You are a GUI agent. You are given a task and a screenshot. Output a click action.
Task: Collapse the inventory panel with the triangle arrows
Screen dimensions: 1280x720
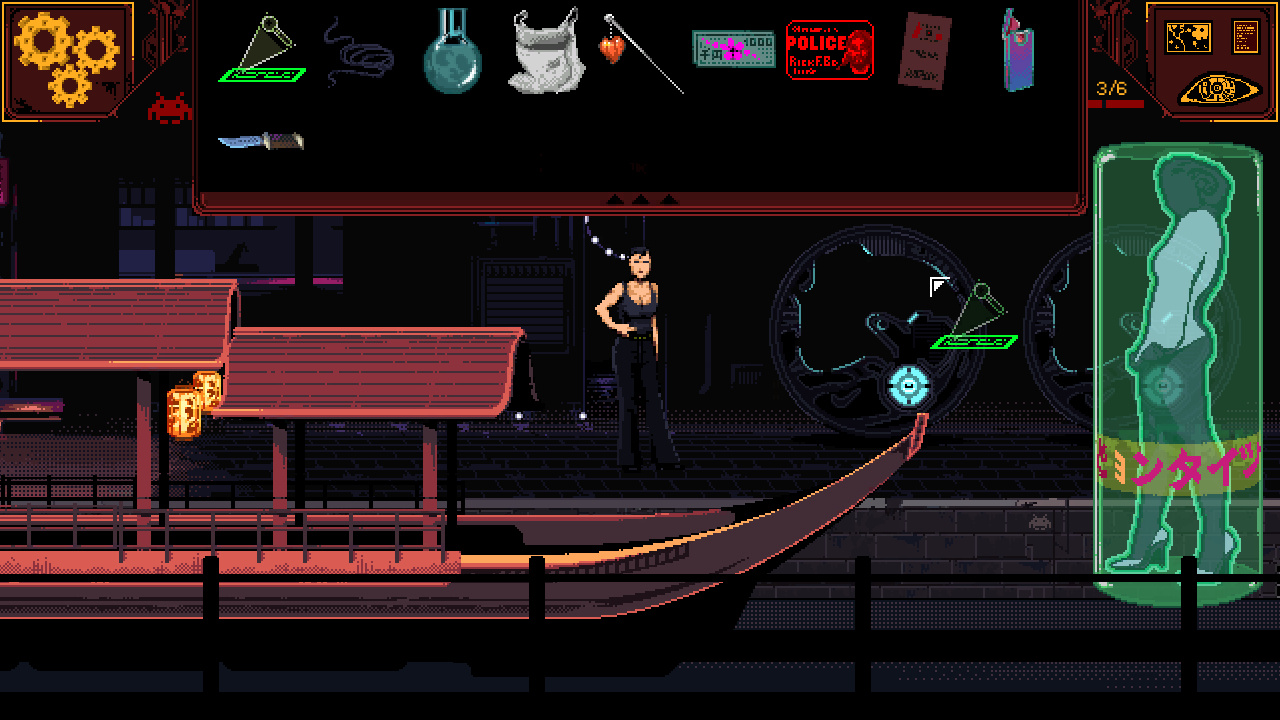[x=640, y=198]
